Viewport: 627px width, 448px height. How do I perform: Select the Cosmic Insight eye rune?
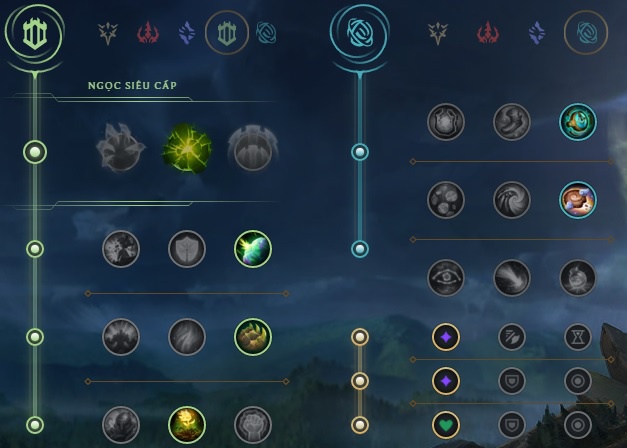[x=446, y=277]
